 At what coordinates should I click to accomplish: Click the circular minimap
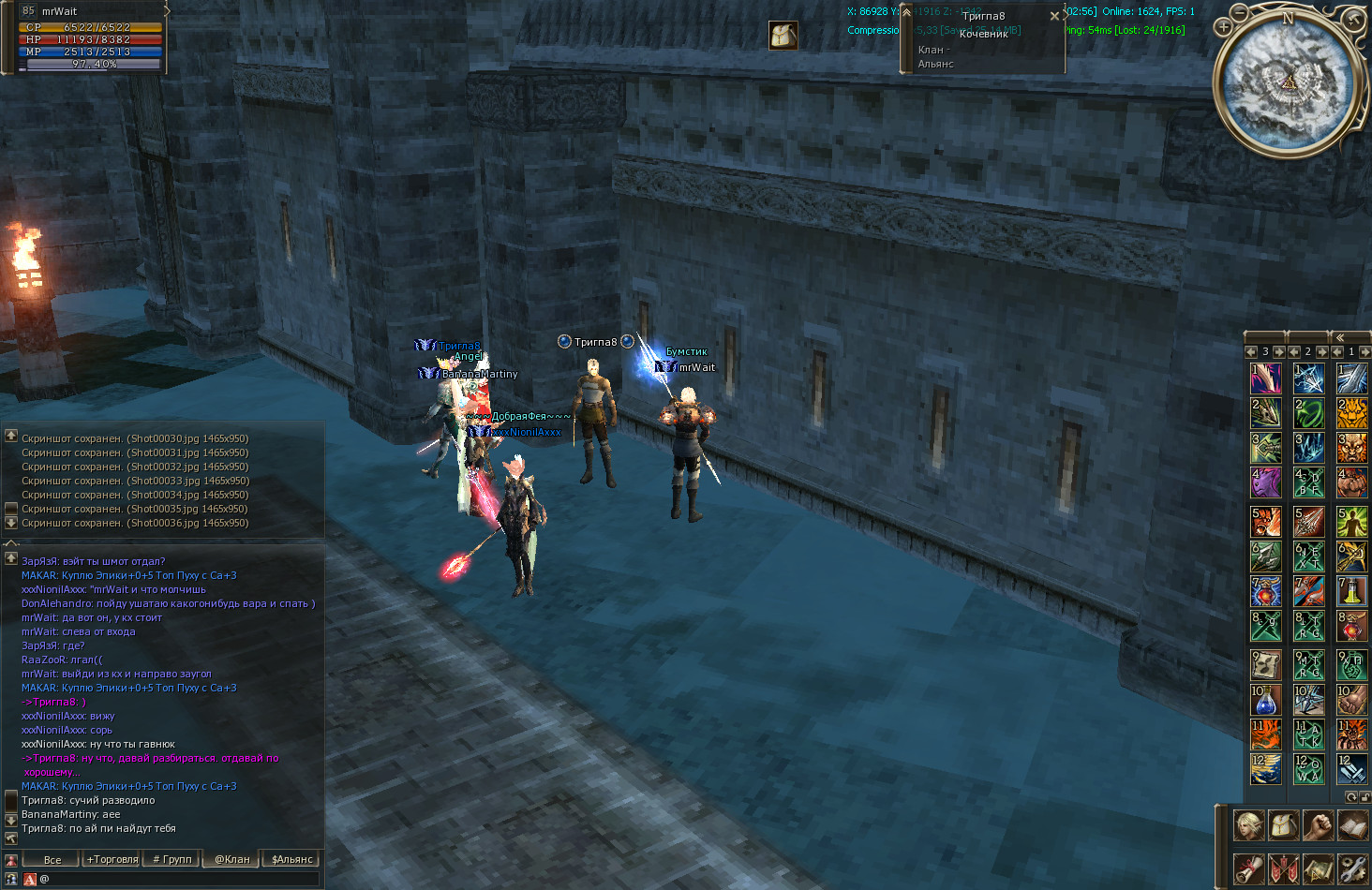point(1289,82)
